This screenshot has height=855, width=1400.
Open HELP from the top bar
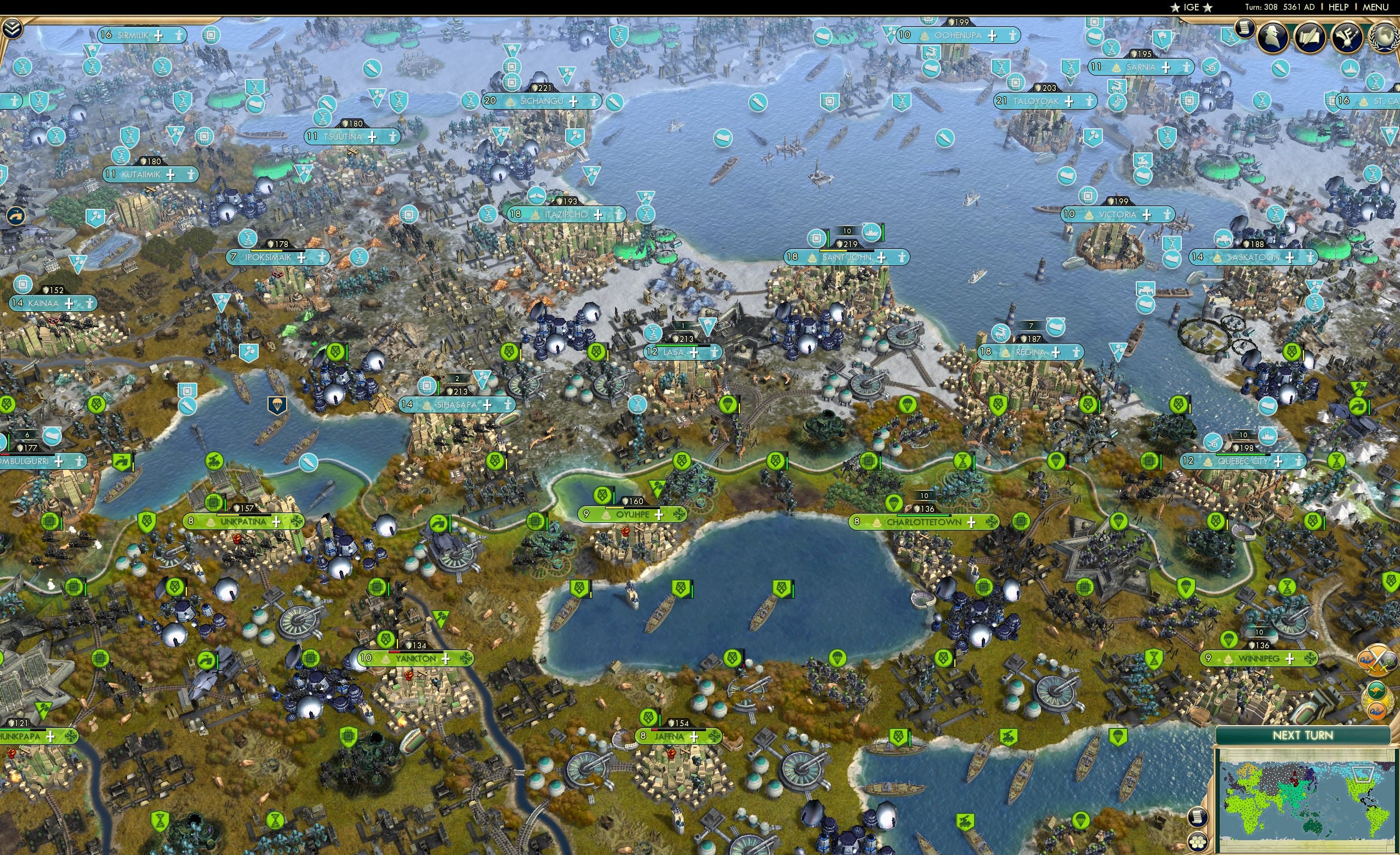tap(1339, 7)
